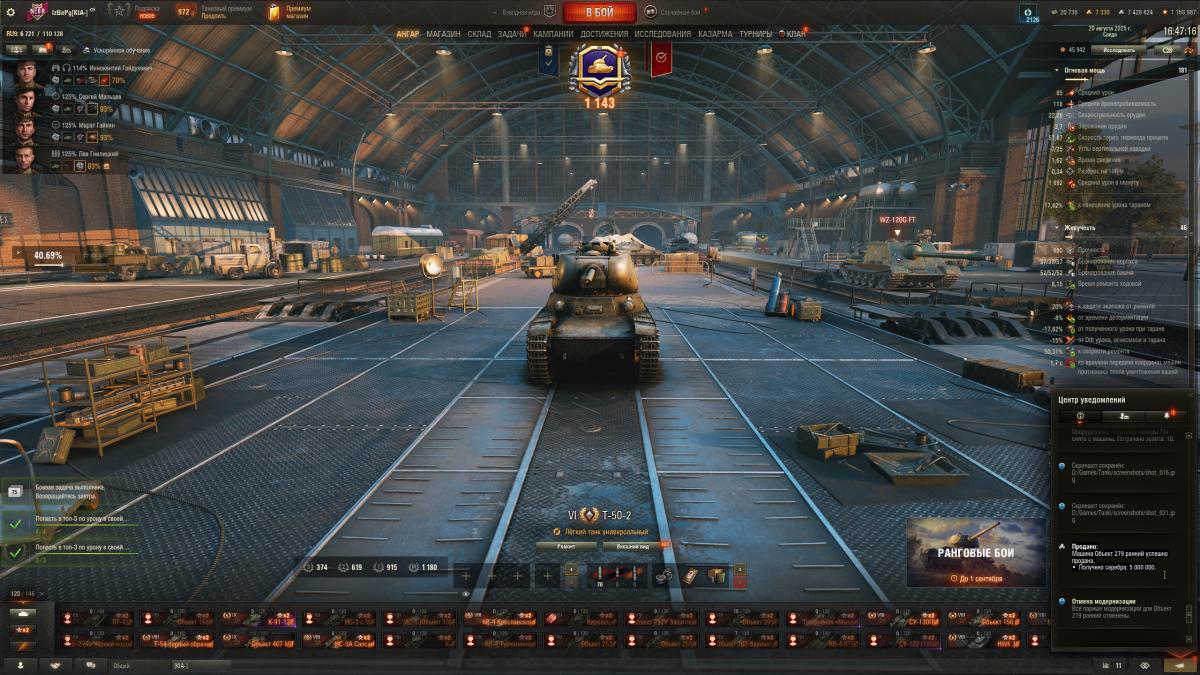The image size is (1200, 675).
Task: Select the WZ-120G FT vehicle marker
Action: [x=897, y=220]
